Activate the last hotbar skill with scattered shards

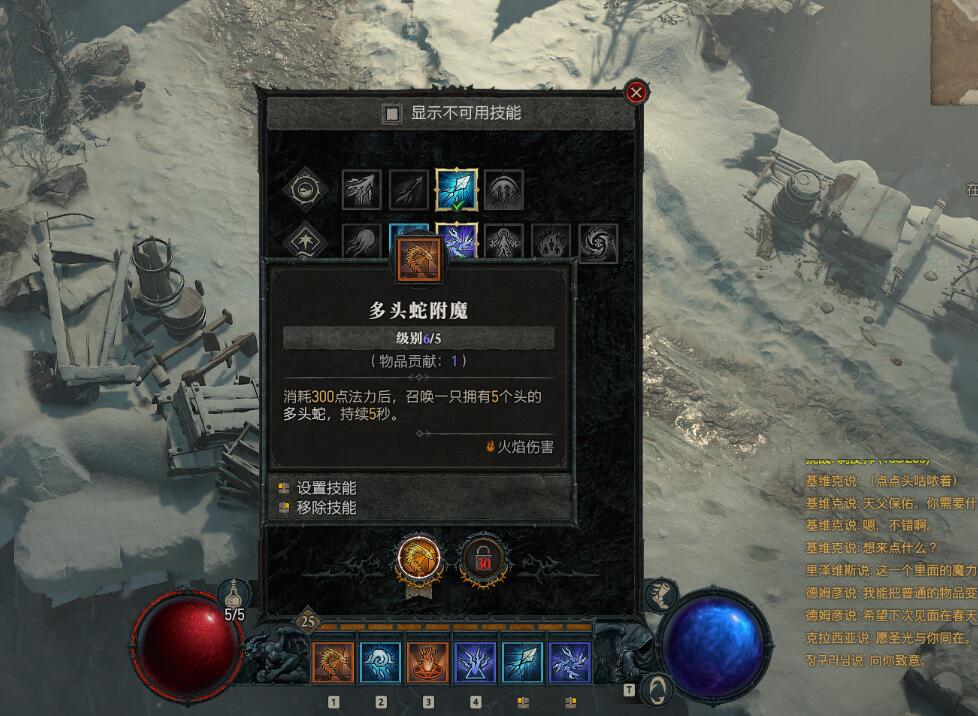(x=570, y=662)
